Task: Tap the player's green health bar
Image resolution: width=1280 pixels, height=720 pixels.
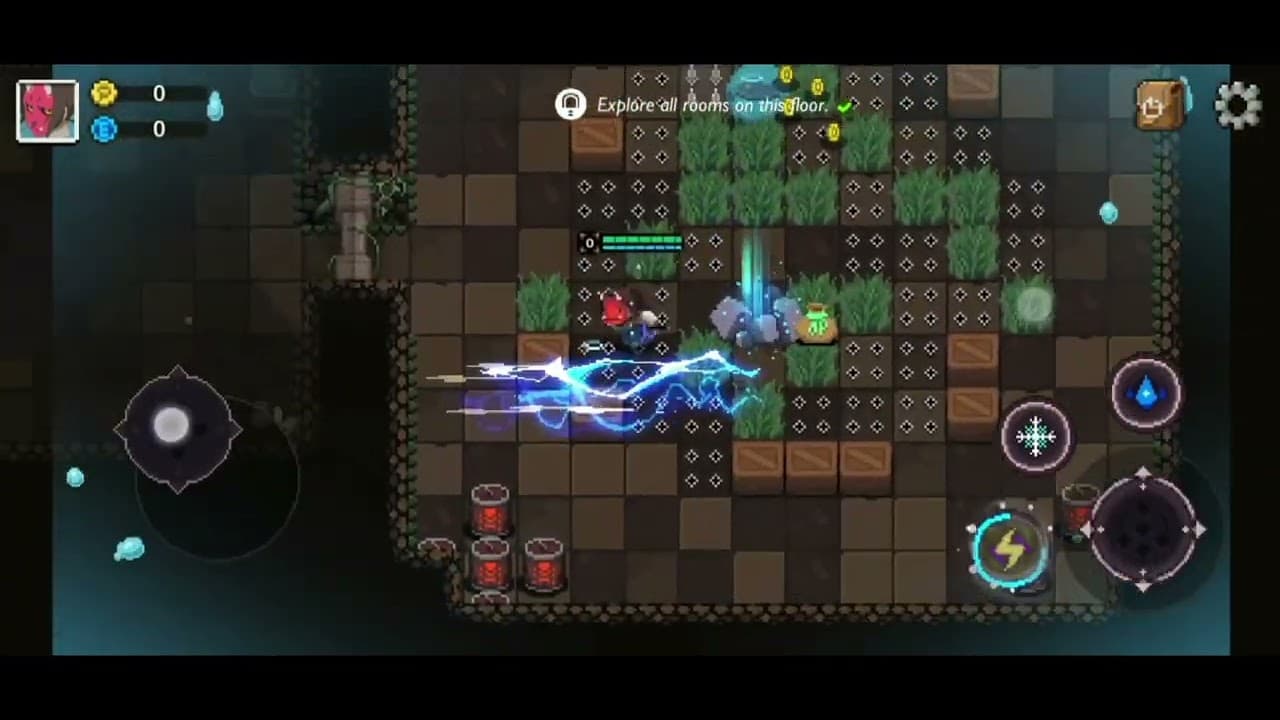Action: coord(645,241)
